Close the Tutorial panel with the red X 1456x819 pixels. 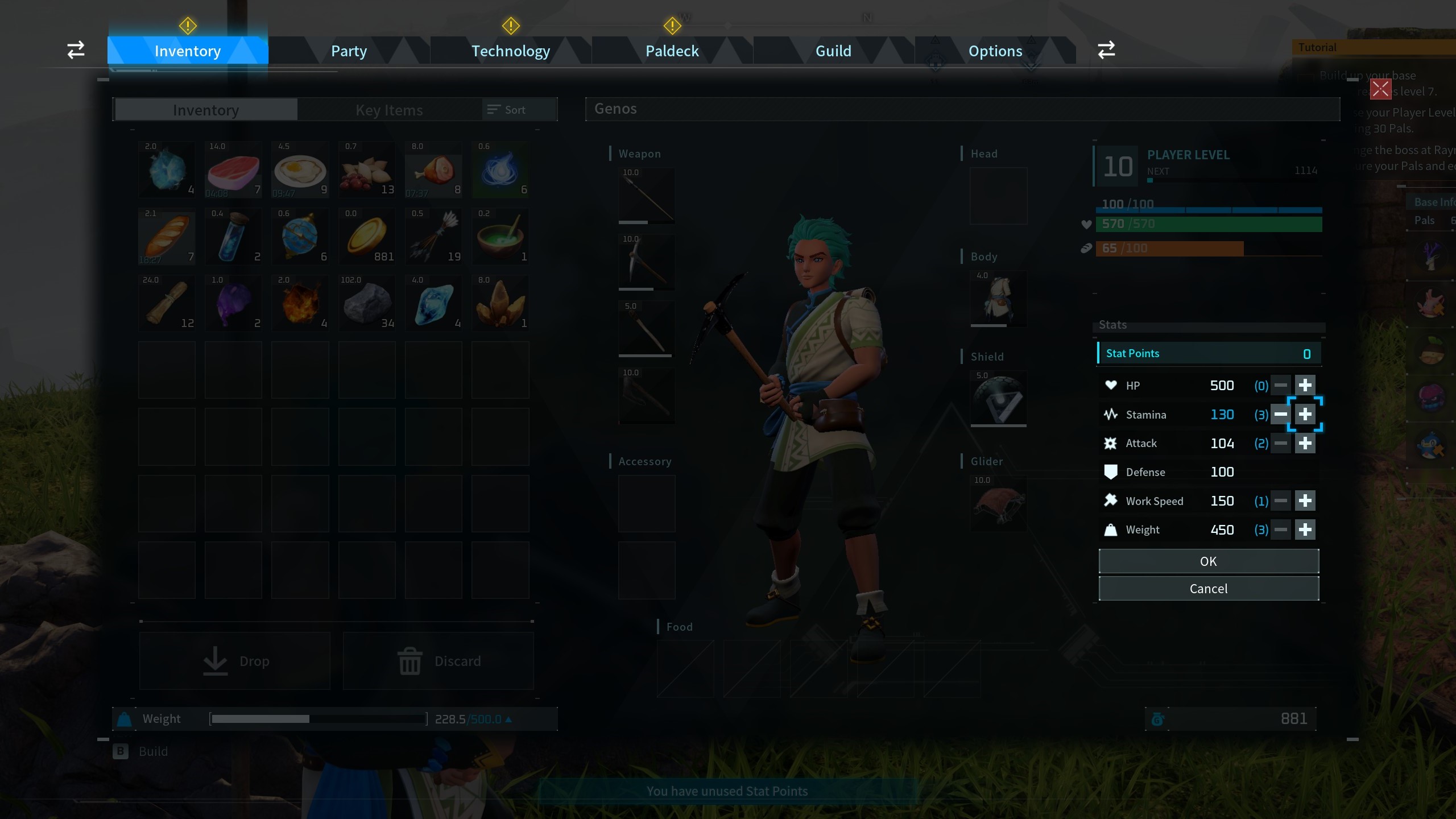[1381, 89]
